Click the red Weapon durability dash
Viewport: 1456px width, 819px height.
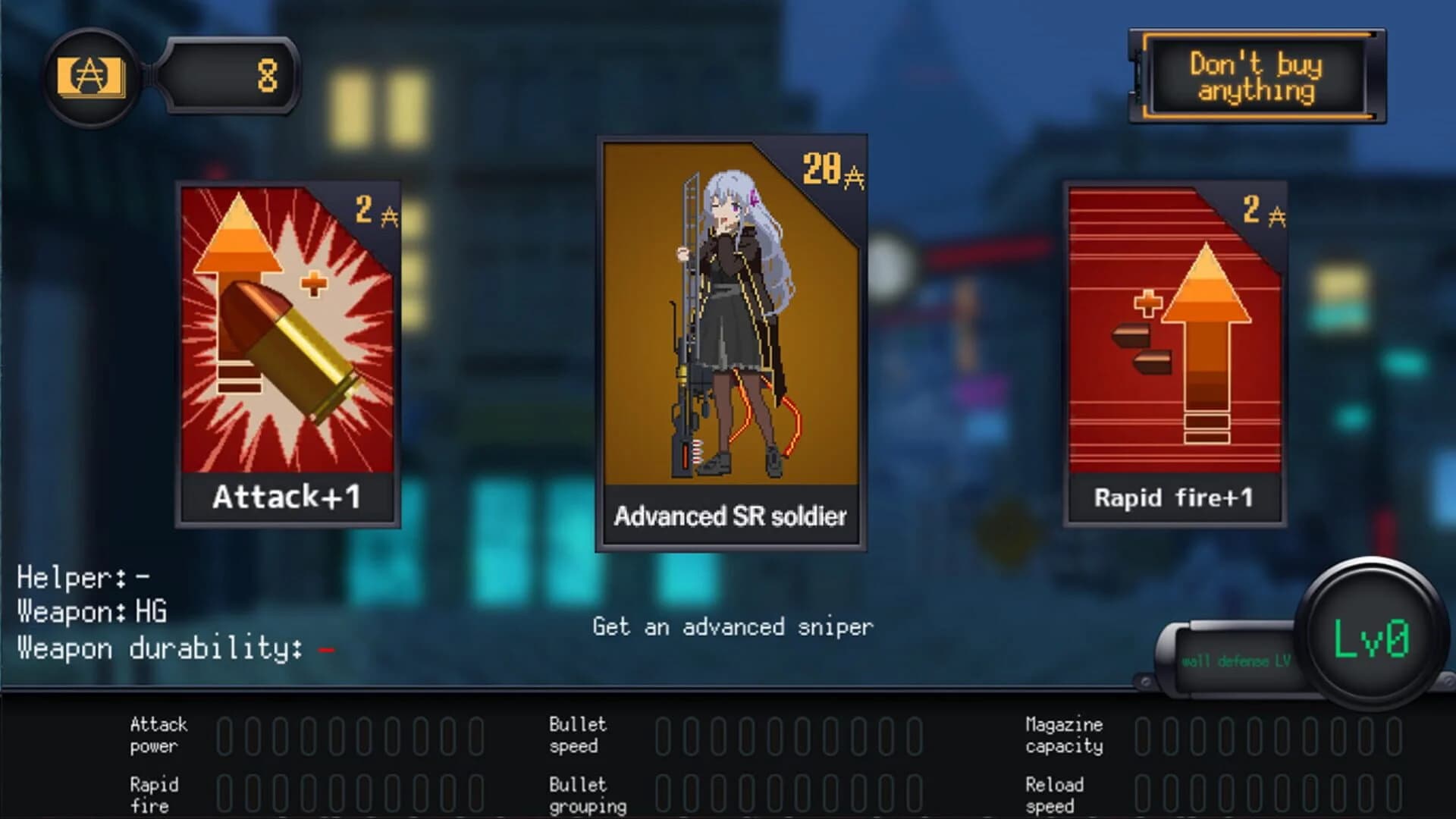[x=326, y=651]
